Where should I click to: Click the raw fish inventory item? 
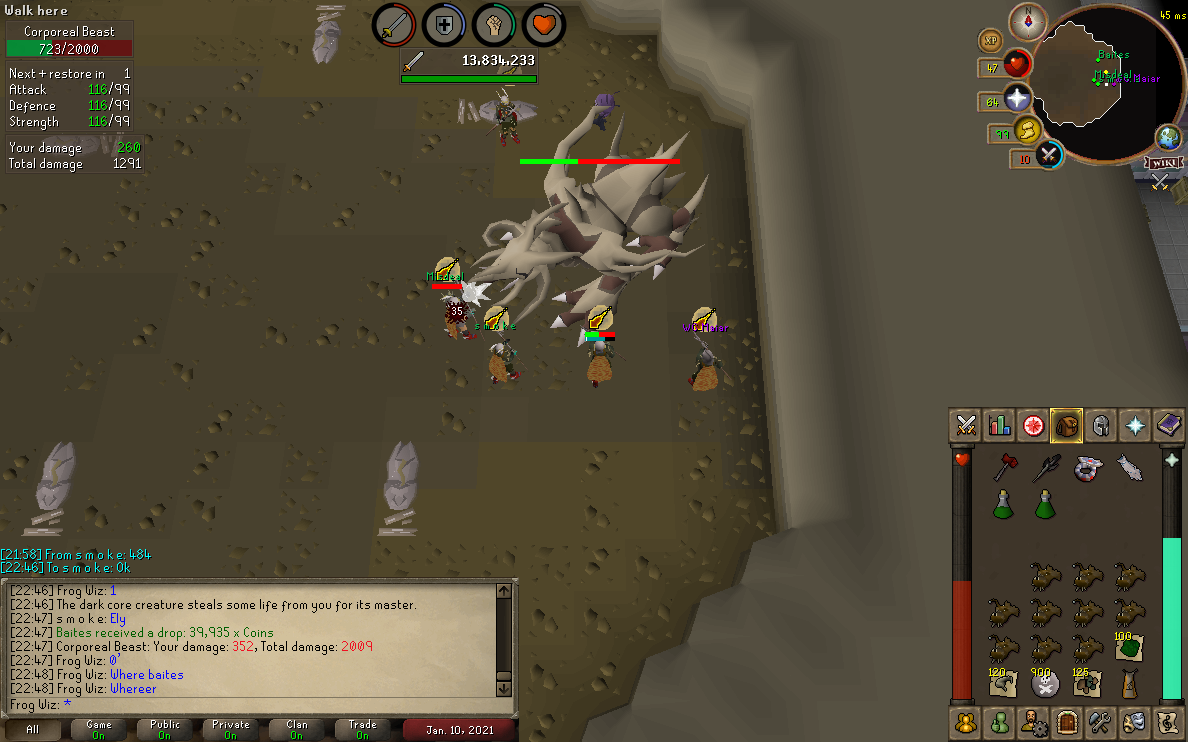(1129, 467)
